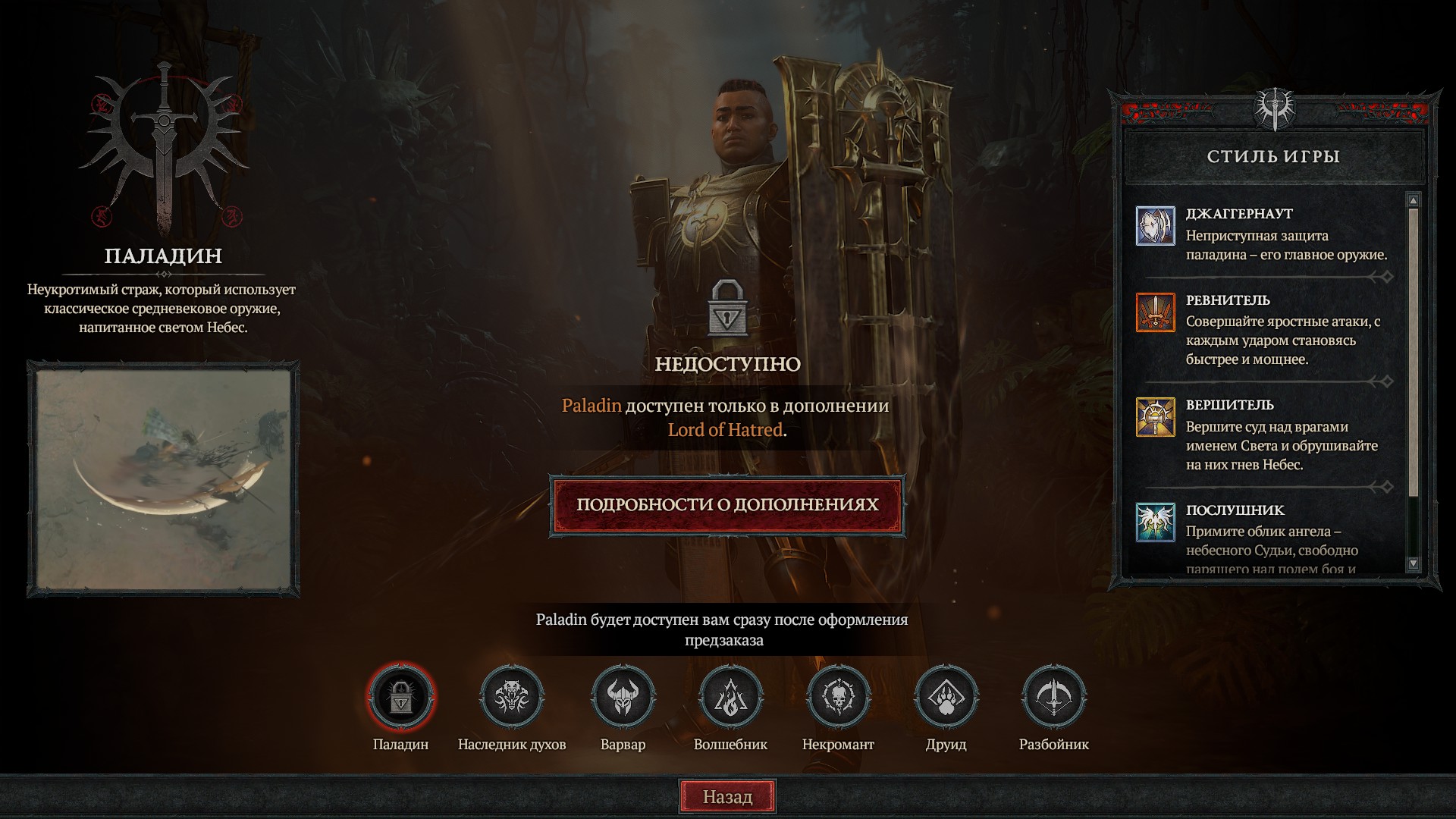This screenshot has width=1456, height=819.
Task: Select the locked Паладин class icon
Action: (401, 696)
